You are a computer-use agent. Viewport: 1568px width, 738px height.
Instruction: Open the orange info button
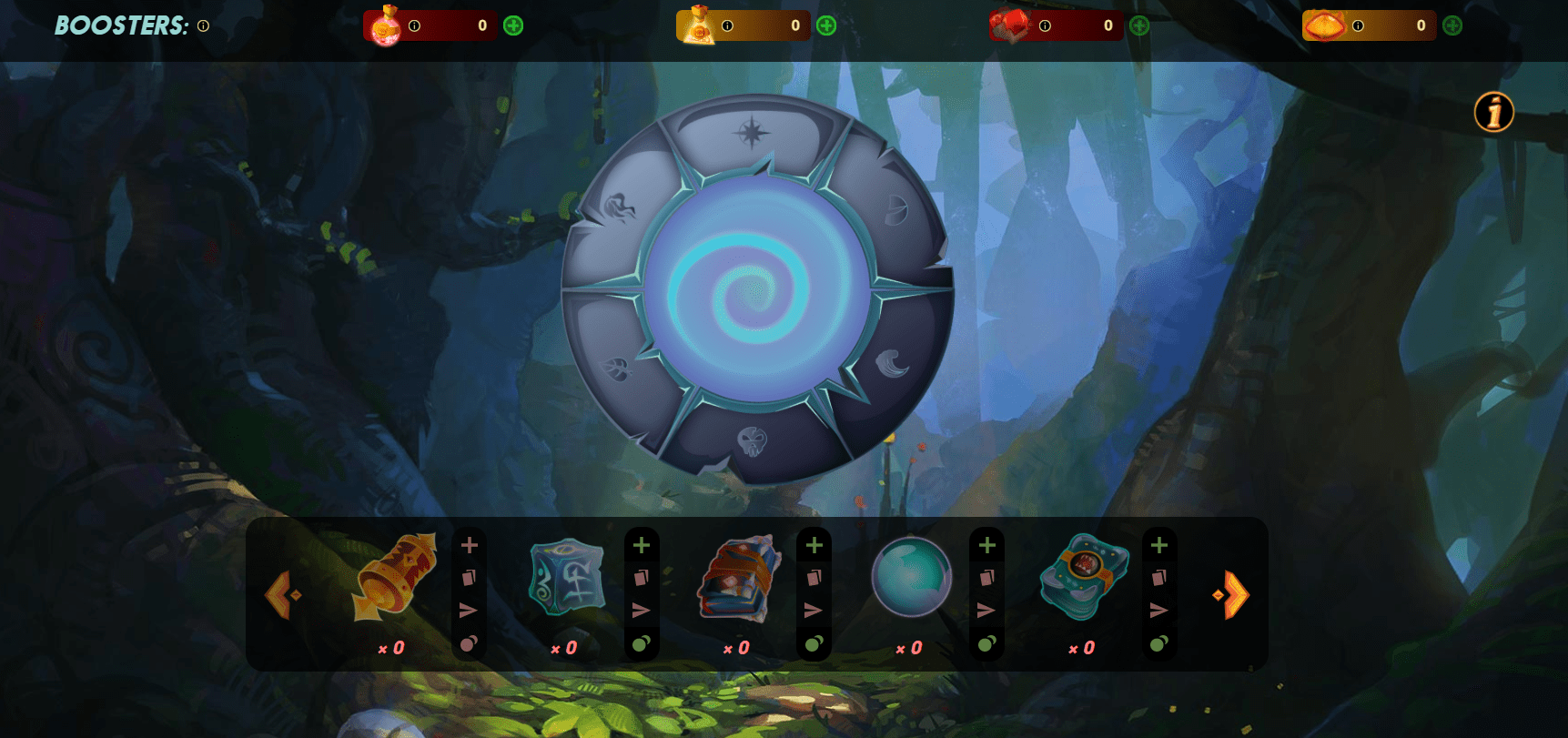coord(1493,113)
